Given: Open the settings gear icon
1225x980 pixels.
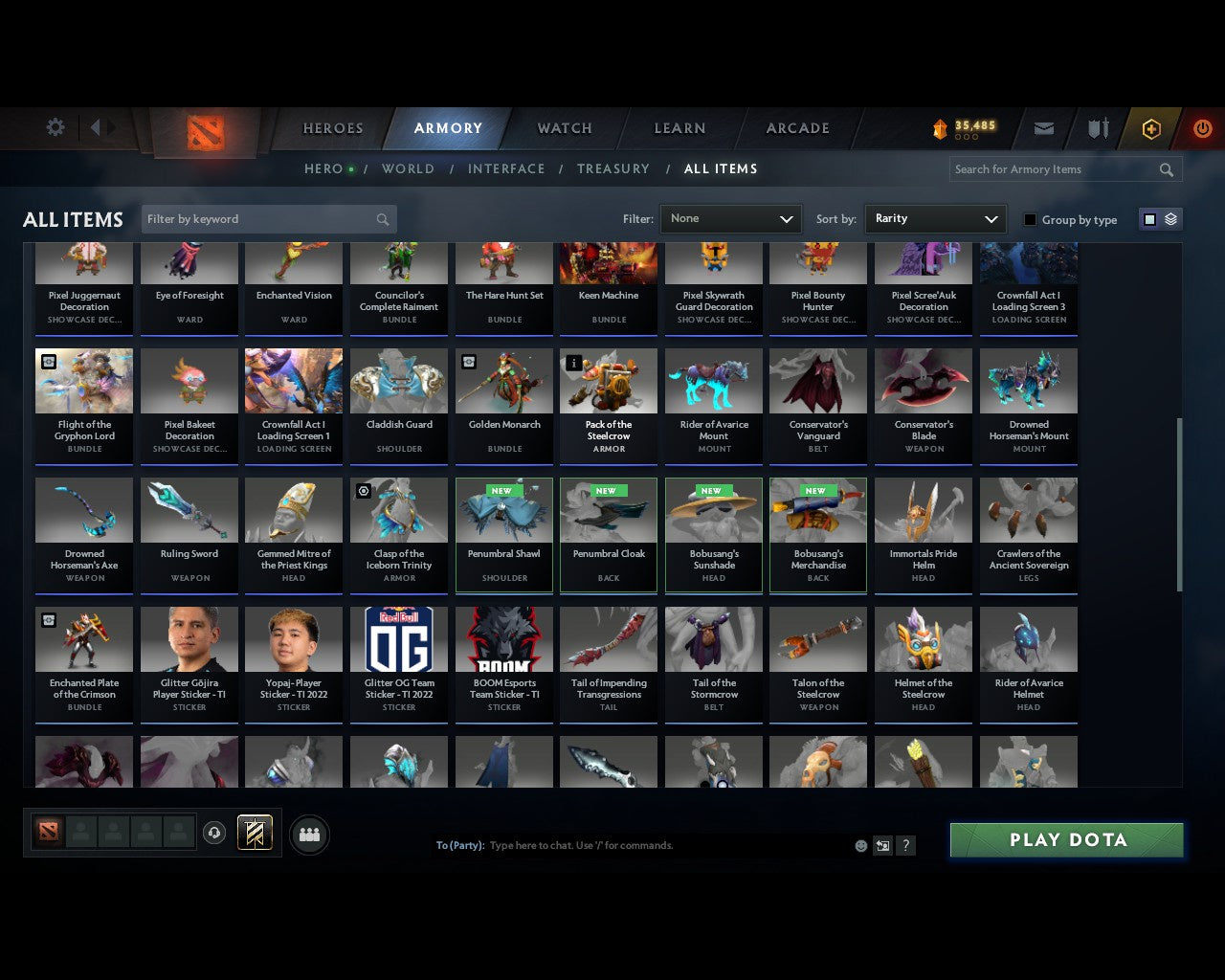Looking at the screenshot, I should click(x=55, y=126).
